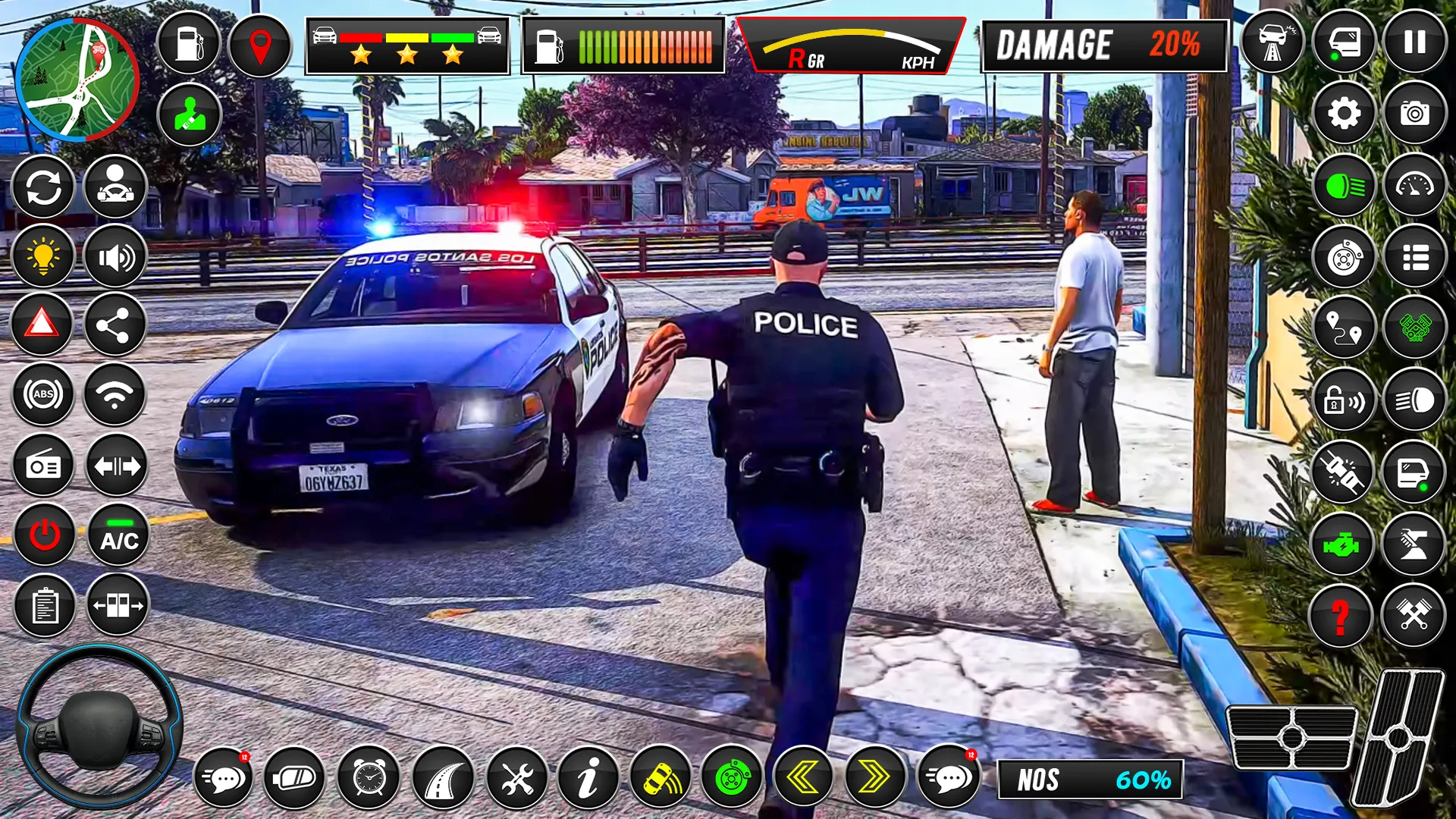Toggle the A/C button

[119, 535]
